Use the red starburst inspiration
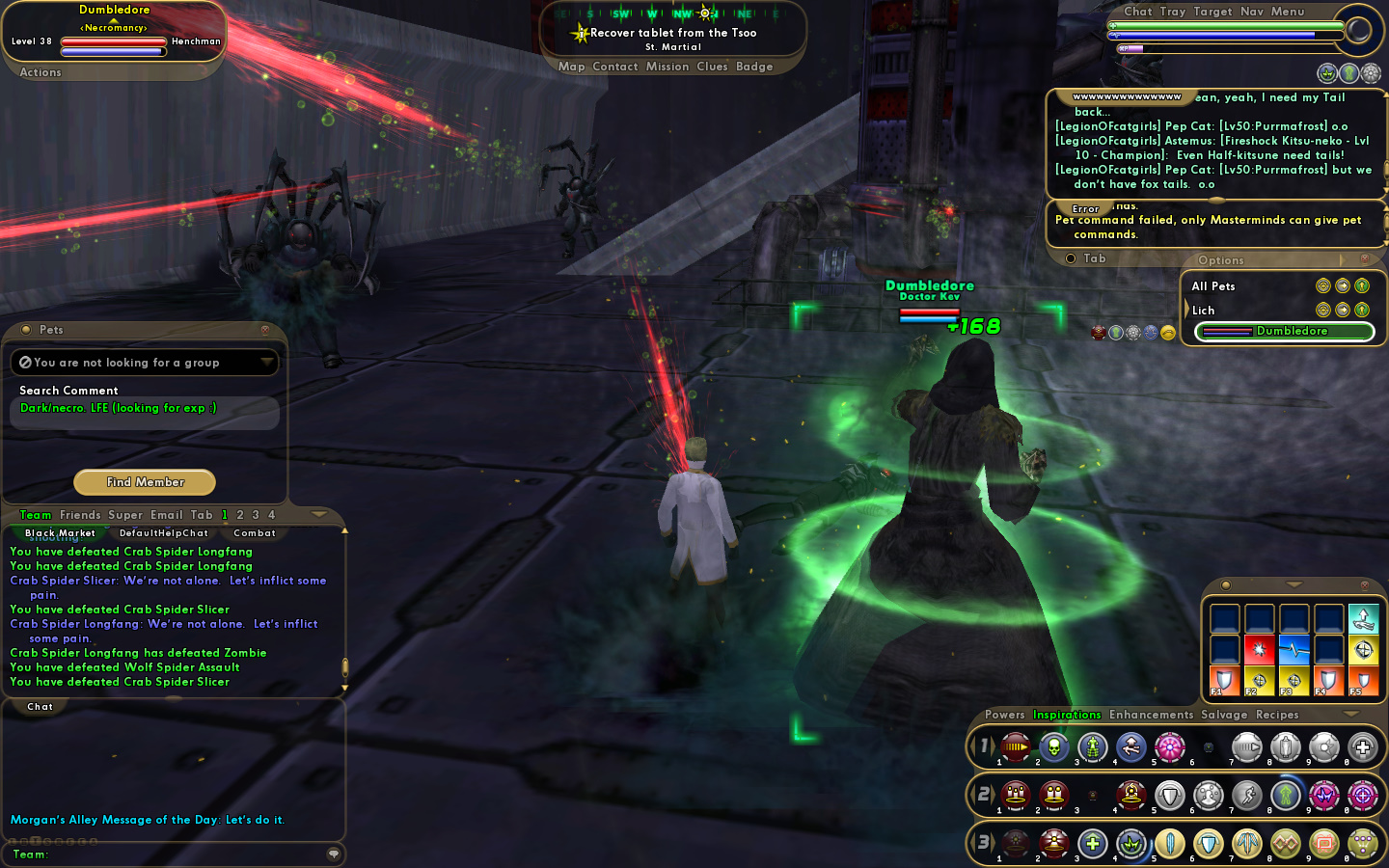This screenshot has width=1389, height=868. (1259, 649)
